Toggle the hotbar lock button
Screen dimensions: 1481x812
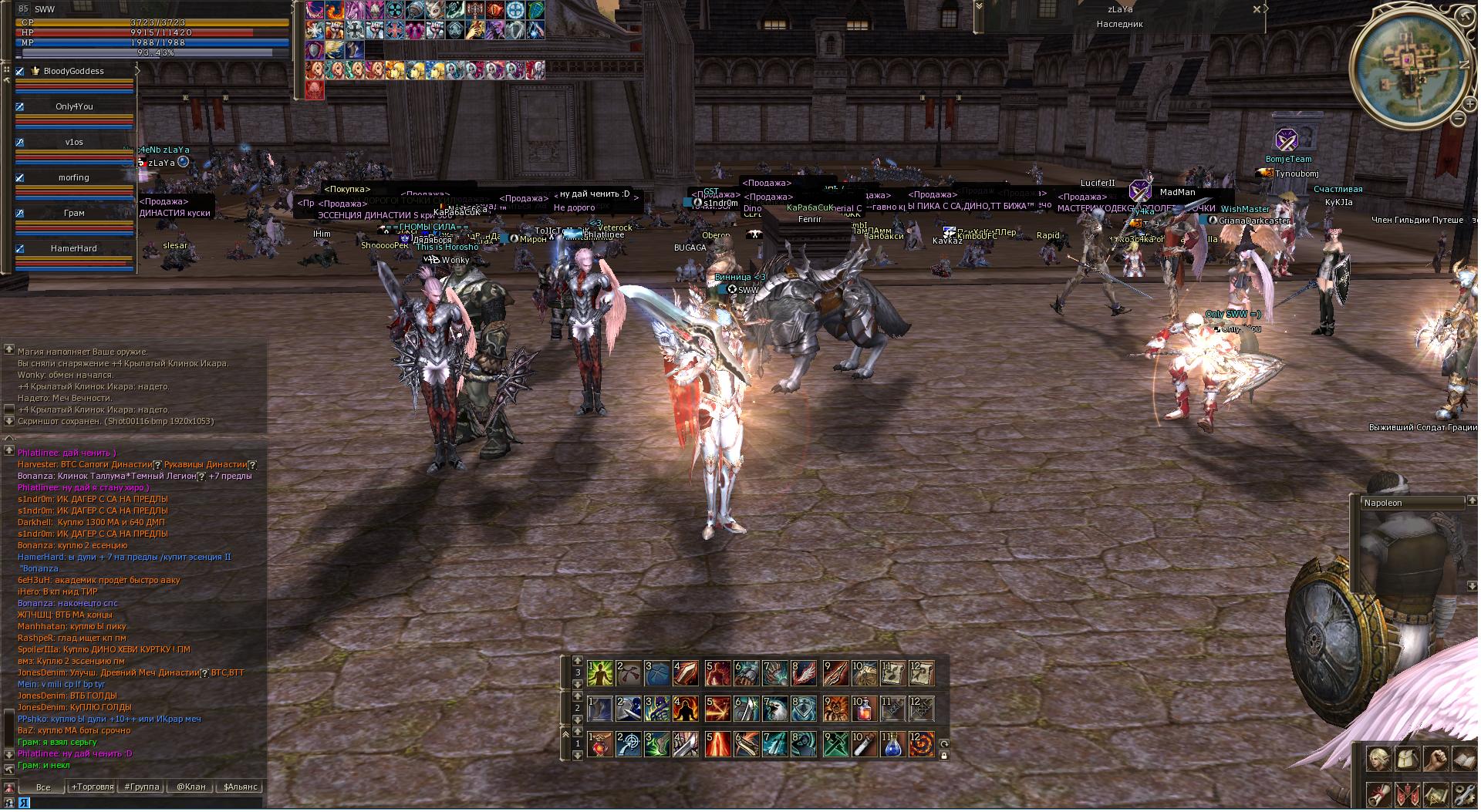943,756
